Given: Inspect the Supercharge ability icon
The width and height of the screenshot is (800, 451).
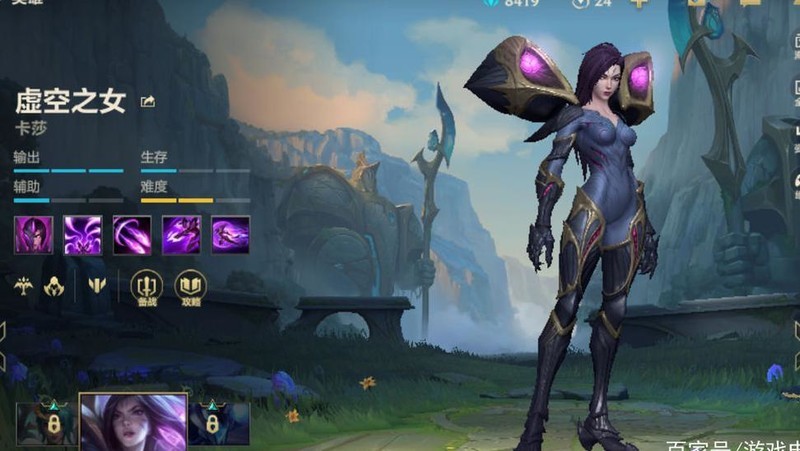Looking at the screenshot, I should [x=181, y=234].
